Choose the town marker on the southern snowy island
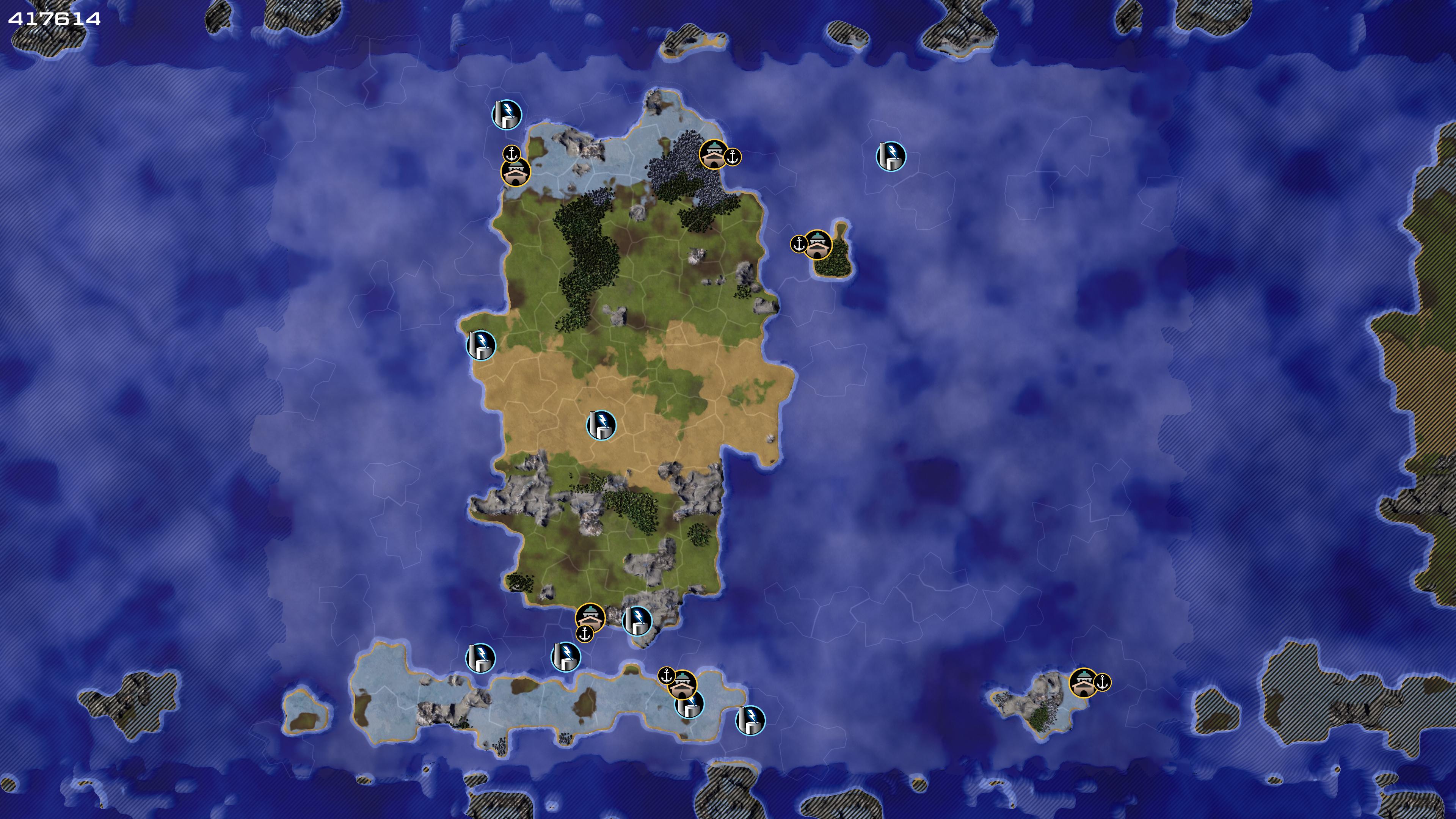The height and width of the screenshot is (819, 1456). point(682,685)
